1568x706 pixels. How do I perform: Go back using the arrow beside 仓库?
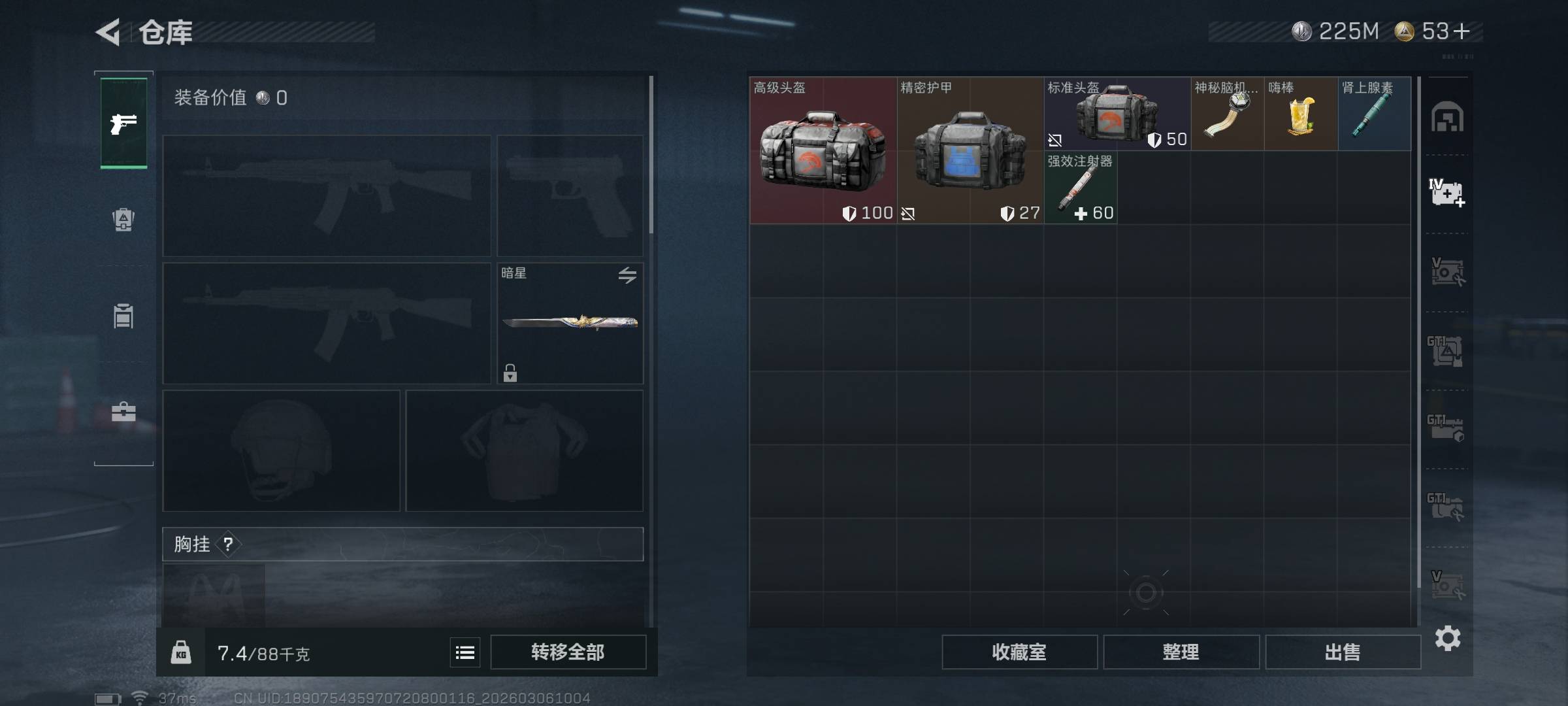[x=108, y=32]
